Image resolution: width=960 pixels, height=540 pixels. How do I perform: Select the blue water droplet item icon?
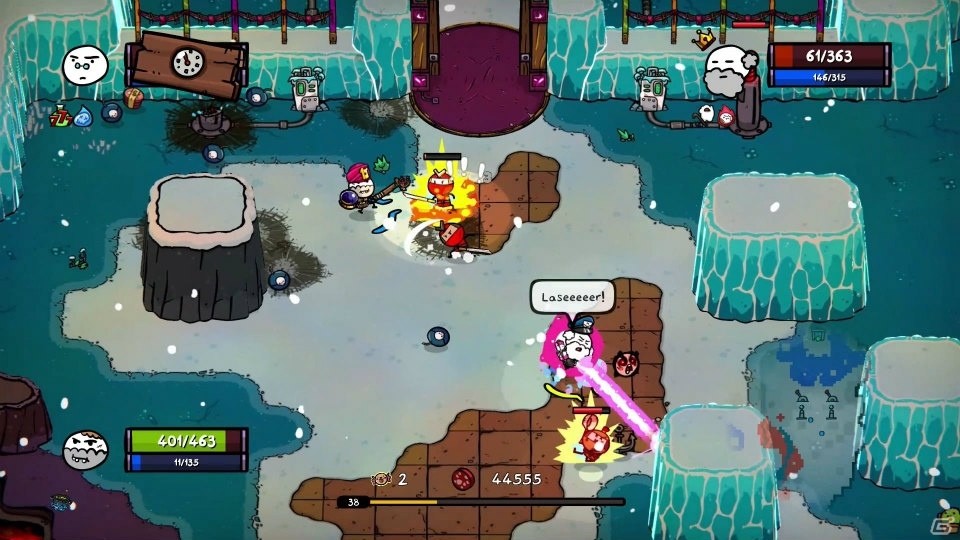(x=84, y=116)
